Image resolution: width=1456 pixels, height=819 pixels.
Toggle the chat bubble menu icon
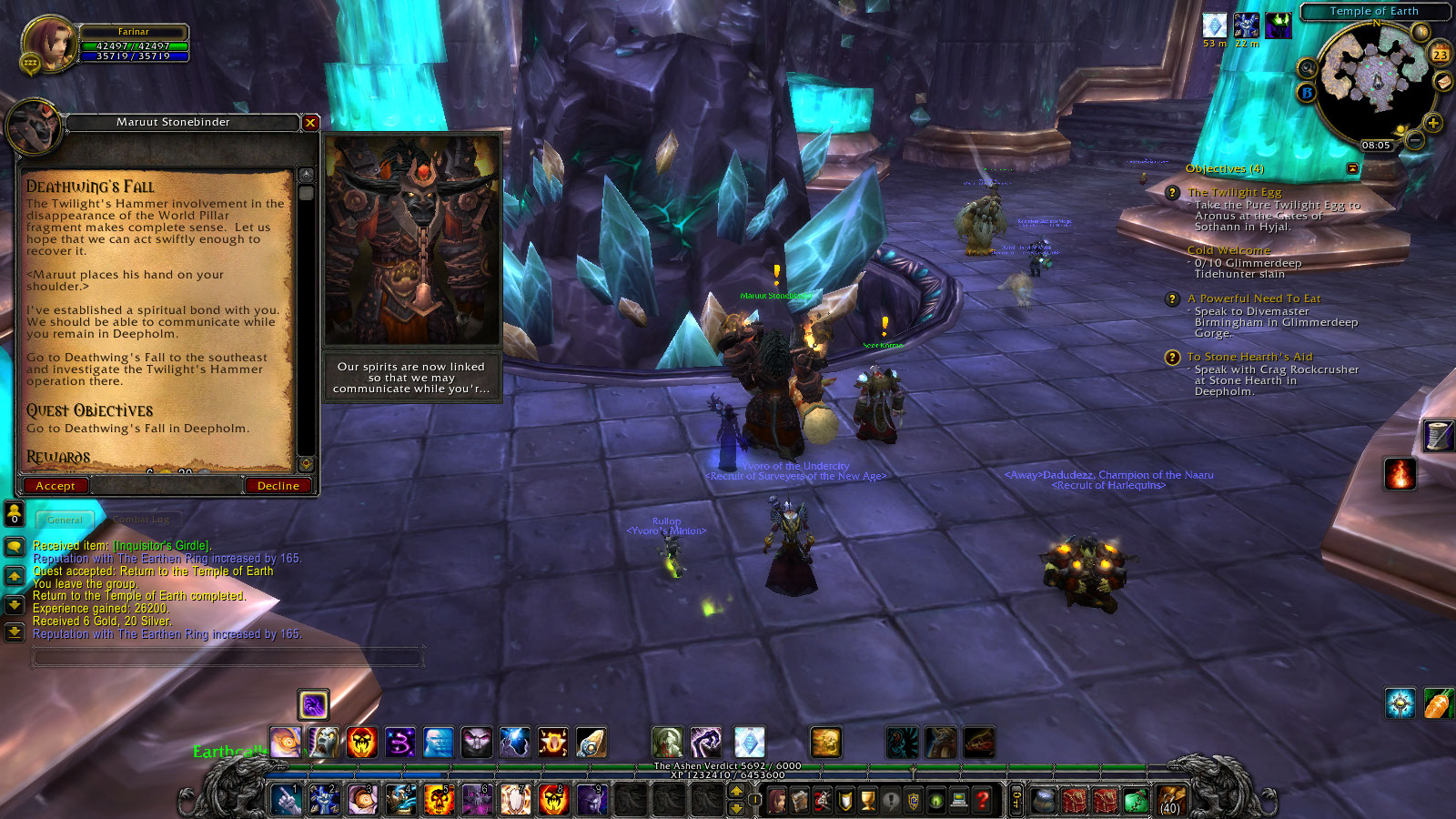pyautogui.click(x=13, y=546)
